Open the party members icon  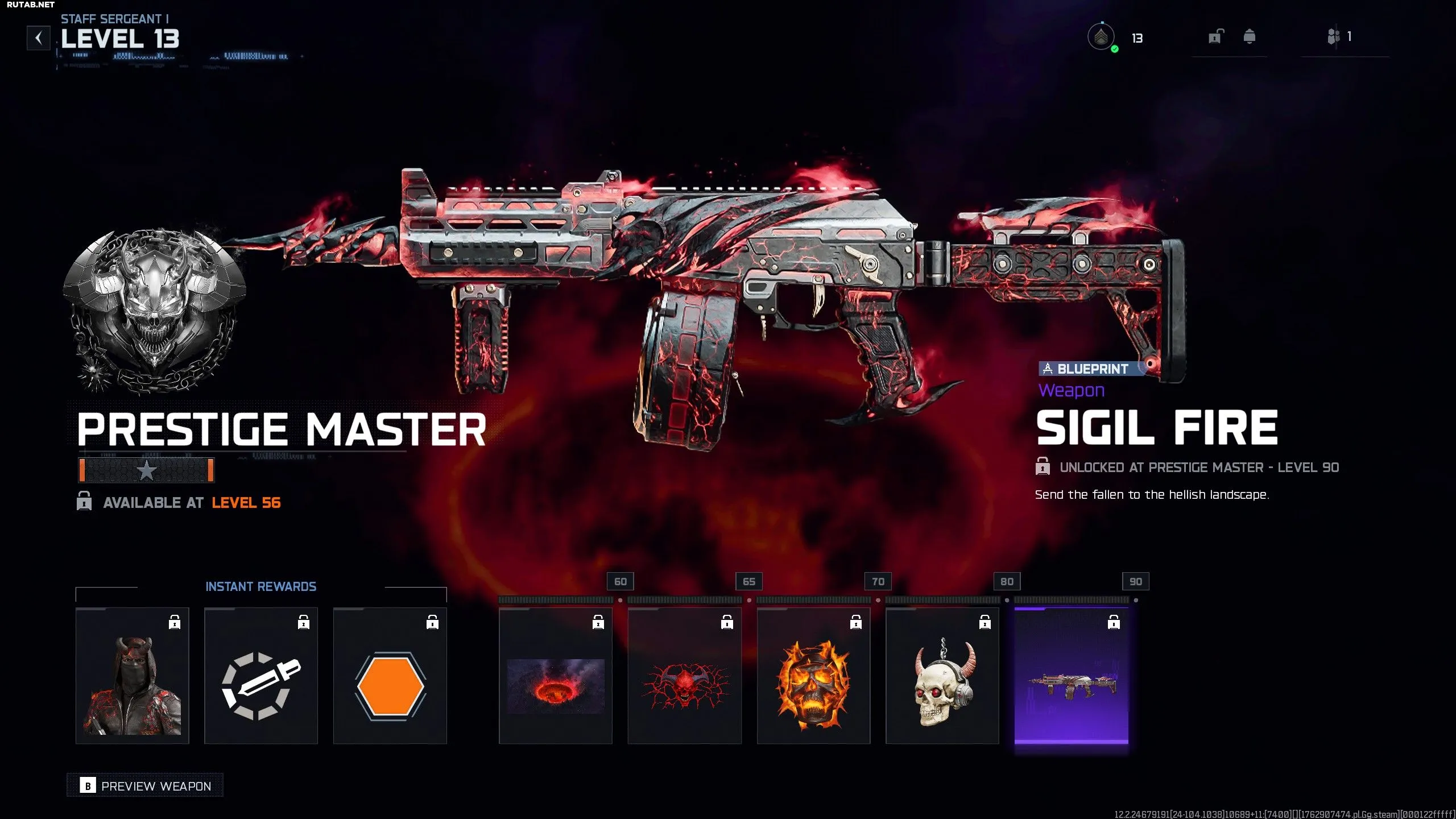pos(1334,37)
